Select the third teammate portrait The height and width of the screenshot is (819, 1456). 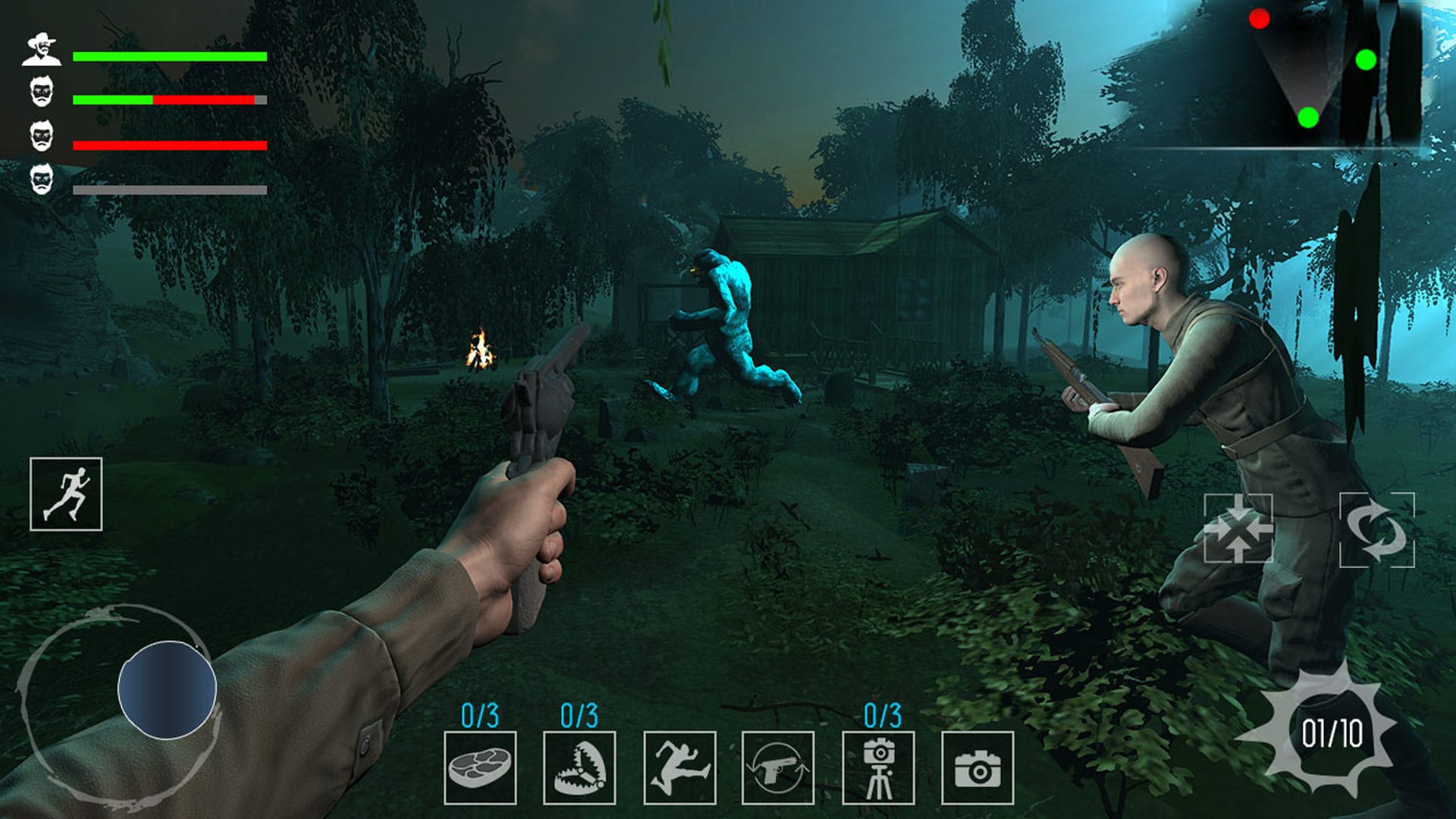43,135
